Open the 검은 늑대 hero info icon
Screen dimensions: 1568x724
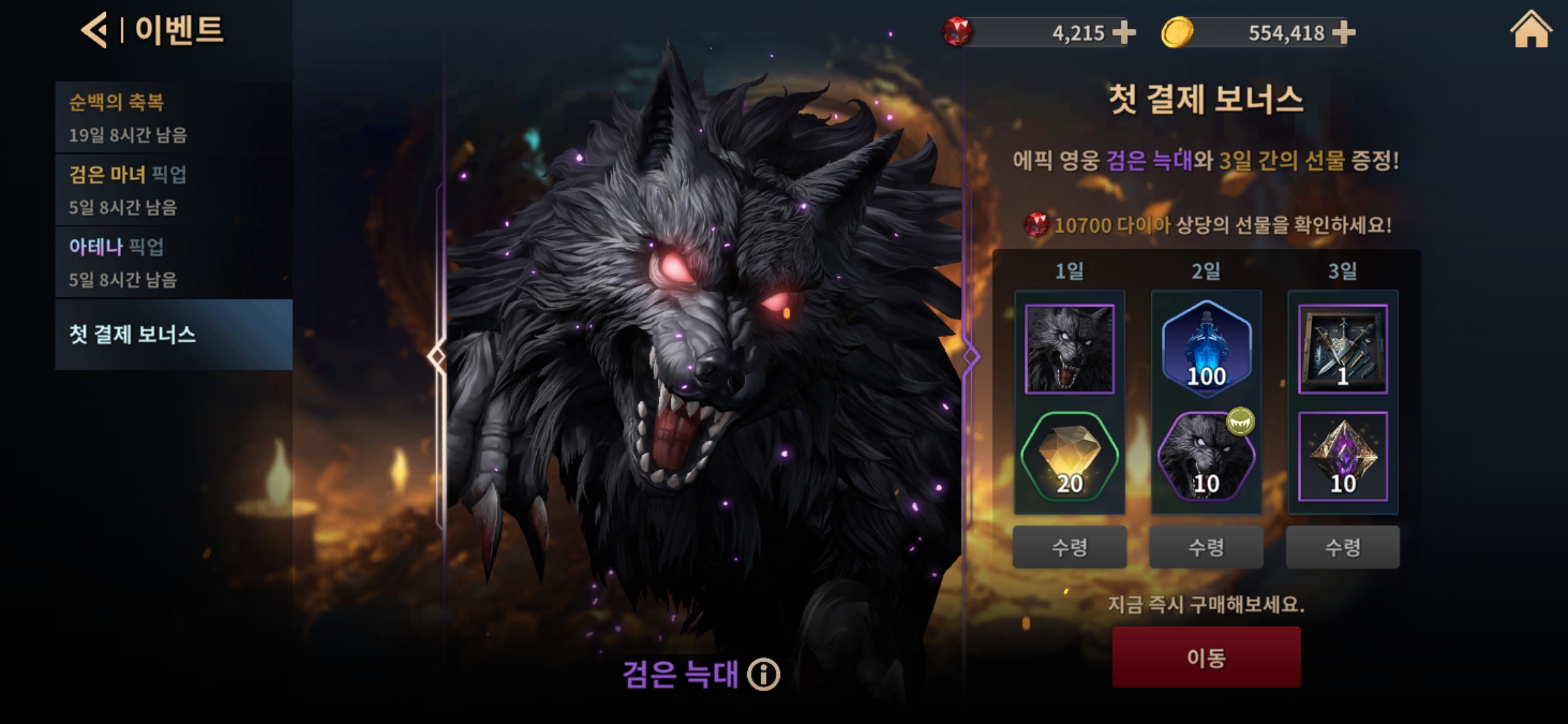click(x=764, y=674)
